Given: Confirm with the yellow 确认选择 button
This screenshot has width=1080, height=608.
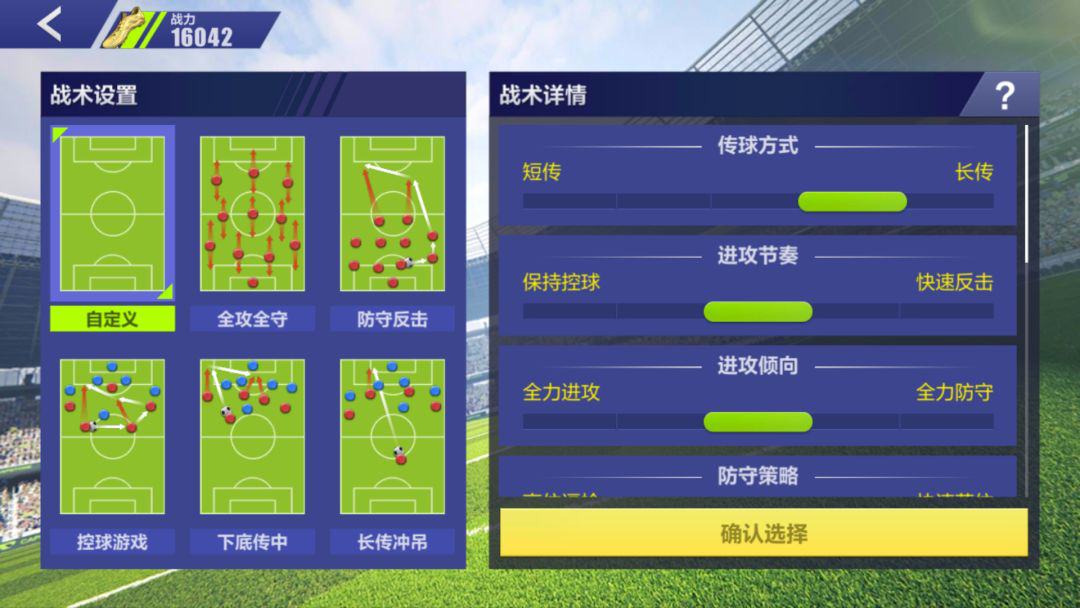Looking at the screenshot, I should (x=763, y=533).
